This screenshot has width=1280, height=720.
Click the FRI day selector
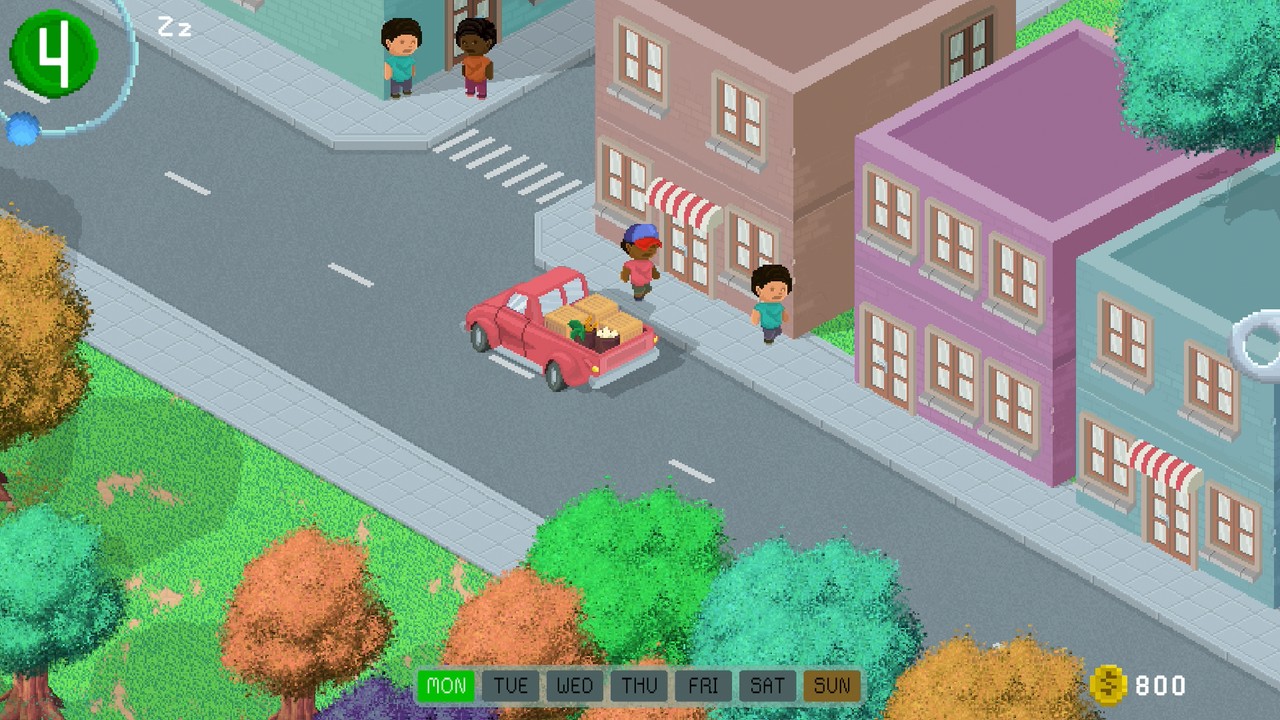pyautogui.click(x=703, y=686)
